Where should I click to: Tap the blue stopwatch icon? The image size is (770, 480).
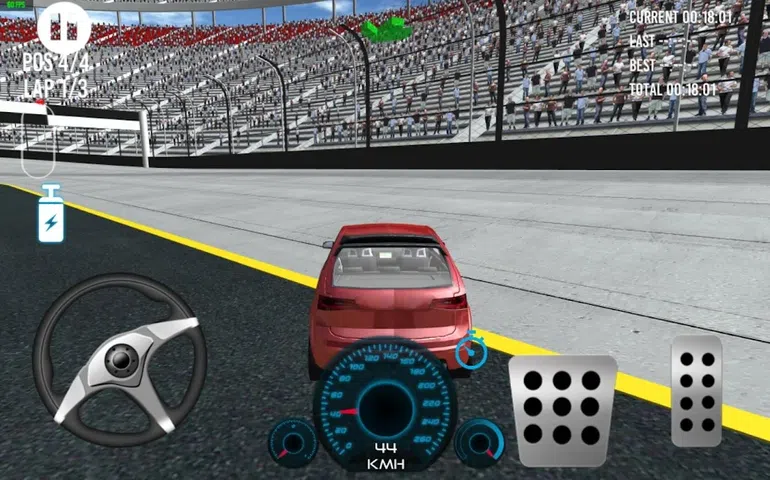[469, 350]
